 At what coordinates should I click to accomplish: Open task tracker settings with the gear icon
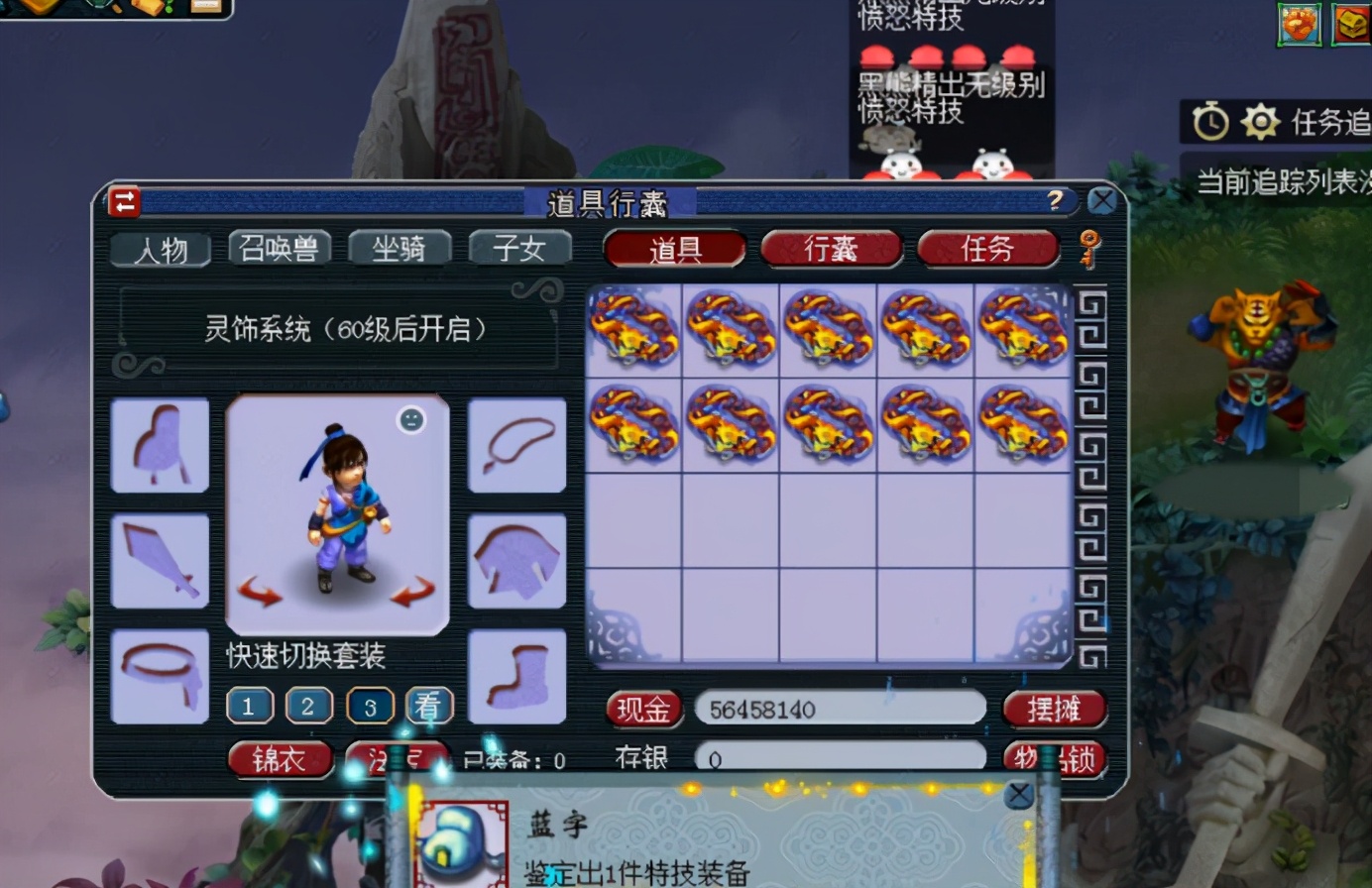point(1258,119)
